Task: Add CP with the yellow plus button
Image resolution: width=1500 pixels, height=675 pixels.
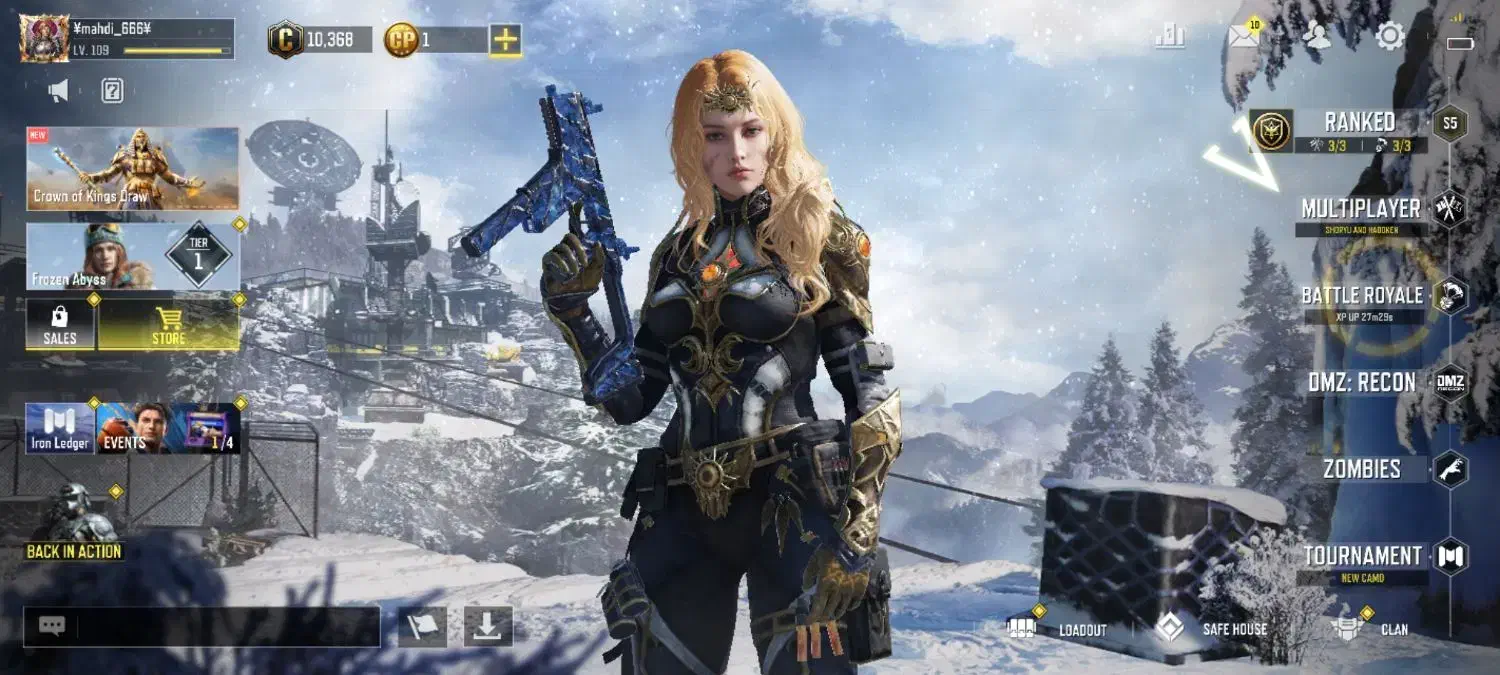Action: (506, 40)
